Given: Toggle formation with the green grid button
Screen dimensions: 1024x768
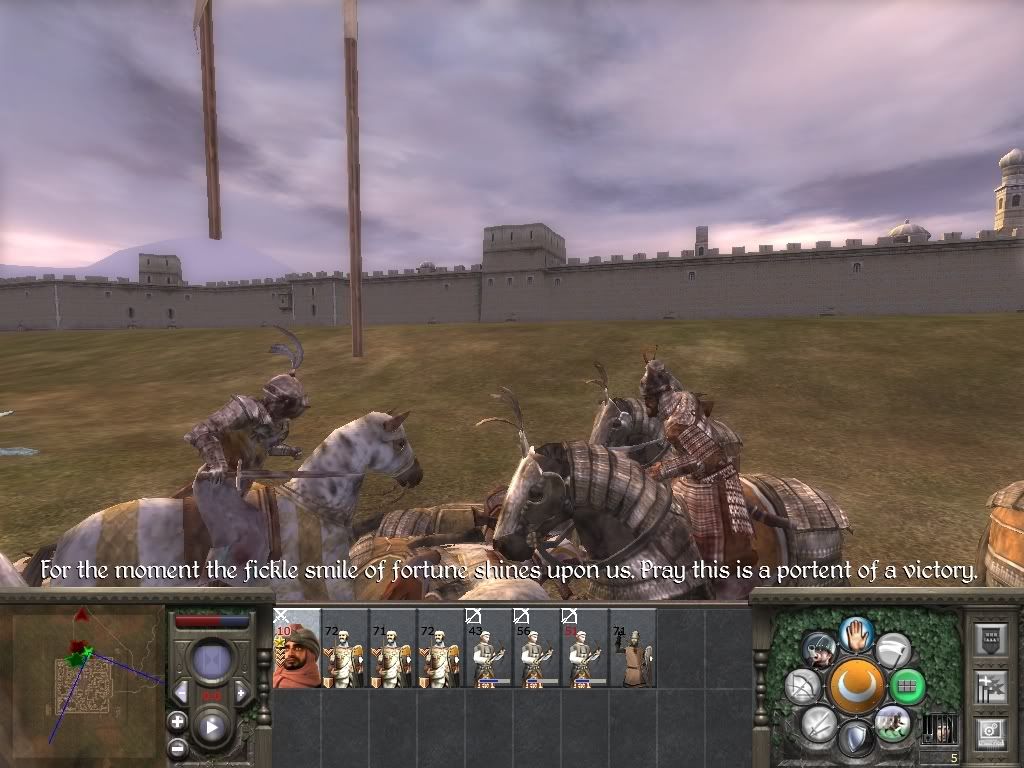Looking at the screenshot, I should tap(907, 686).
